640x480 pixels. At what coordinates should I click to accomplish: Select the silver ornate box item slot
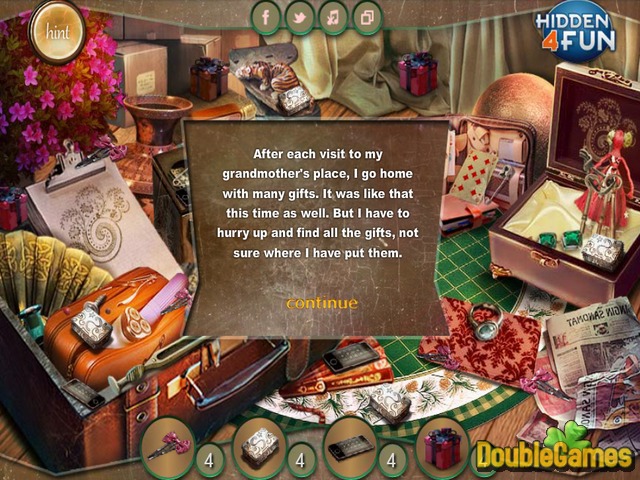tap(259, 446)
